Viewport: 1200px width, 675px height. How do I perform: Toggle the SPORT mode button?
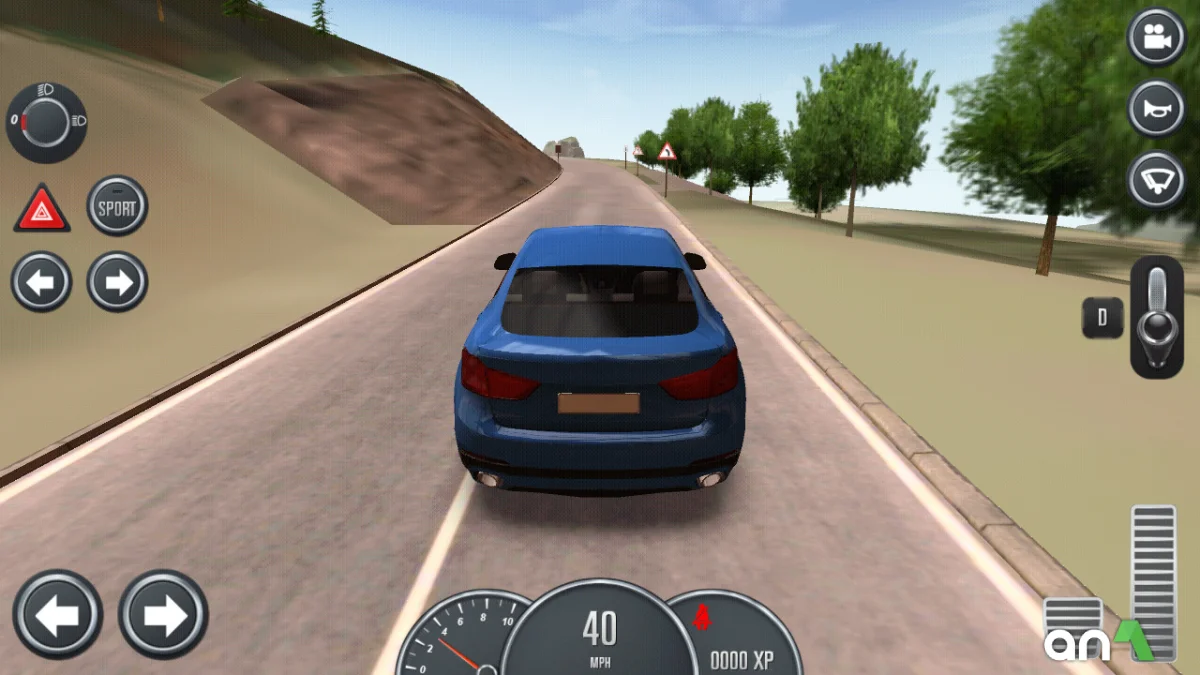(x=117, y=207)
